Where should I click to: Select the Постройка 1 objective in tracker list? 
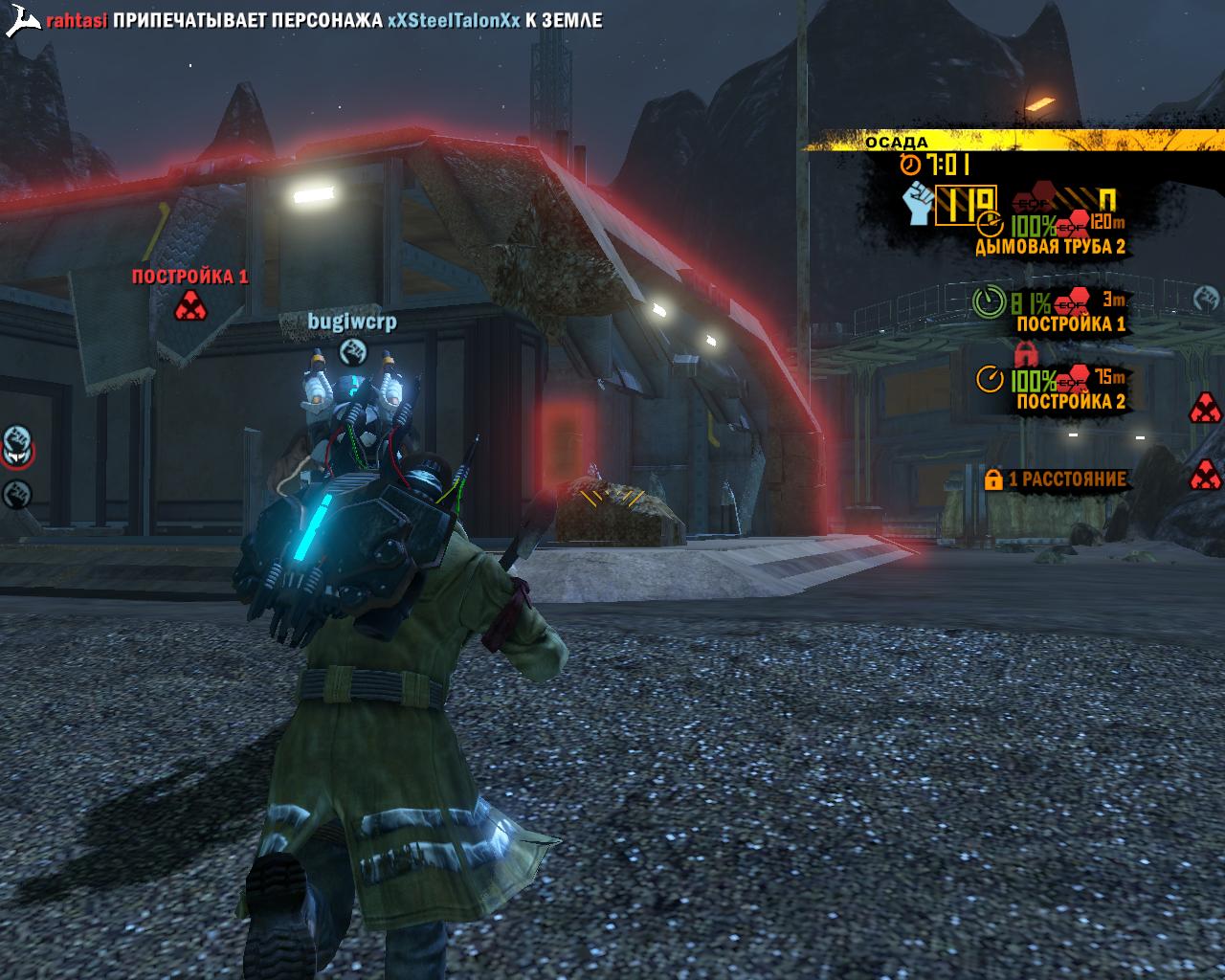tap(1070, 323)
